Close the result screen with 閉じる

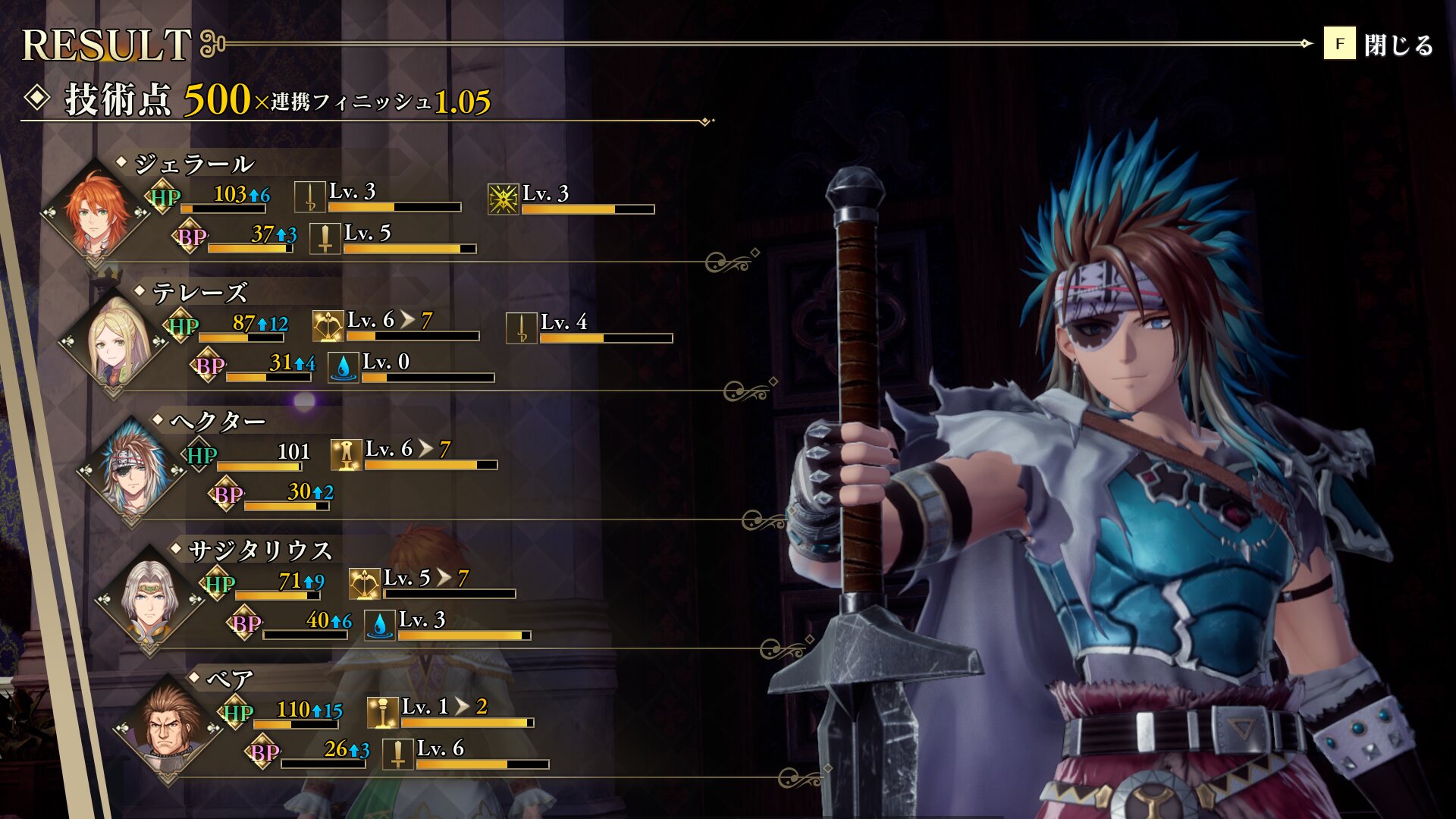tap(1379, 45)
